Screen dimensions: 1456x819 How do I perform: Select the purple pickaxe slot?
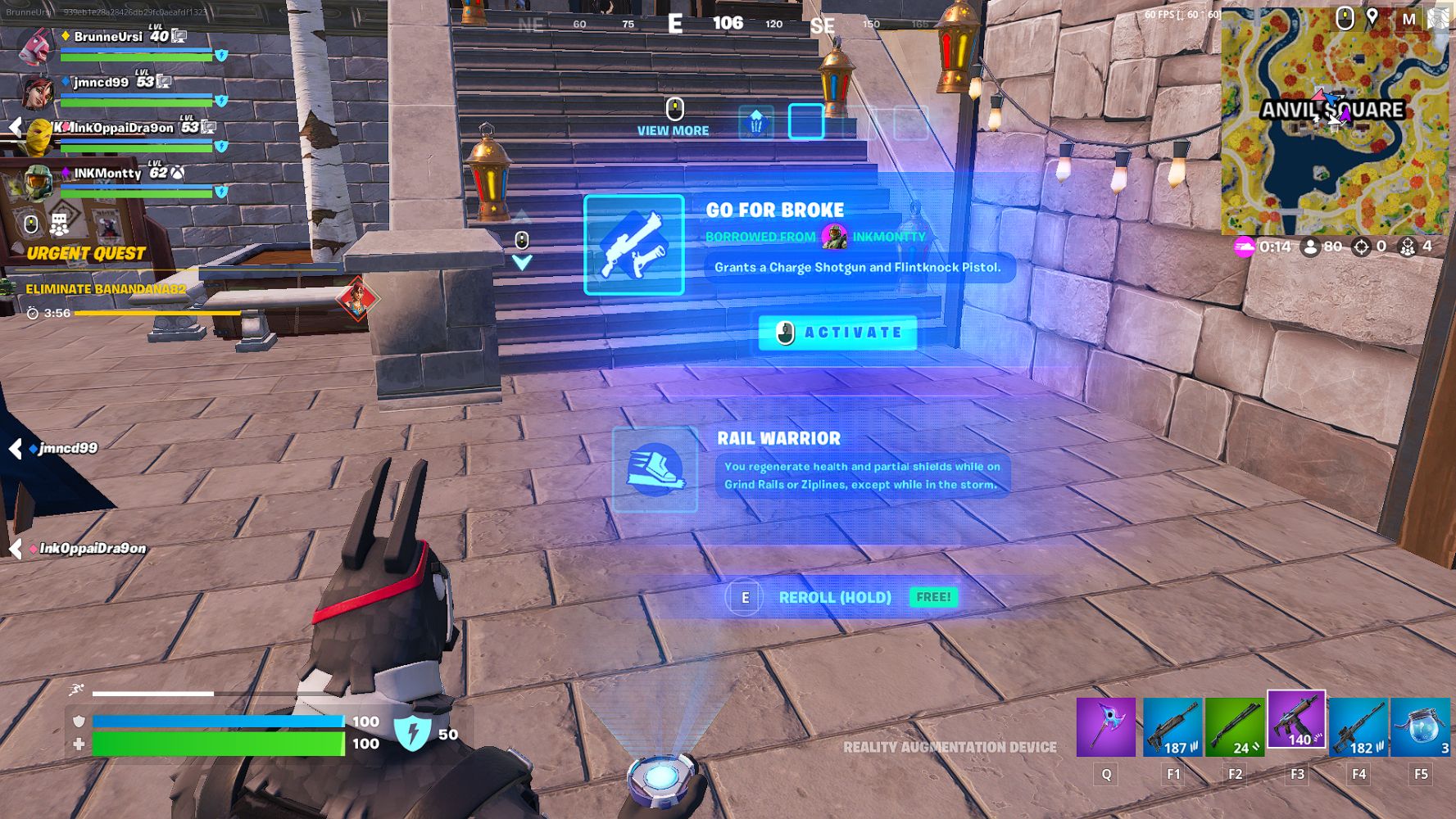[x=1106, y=726]
